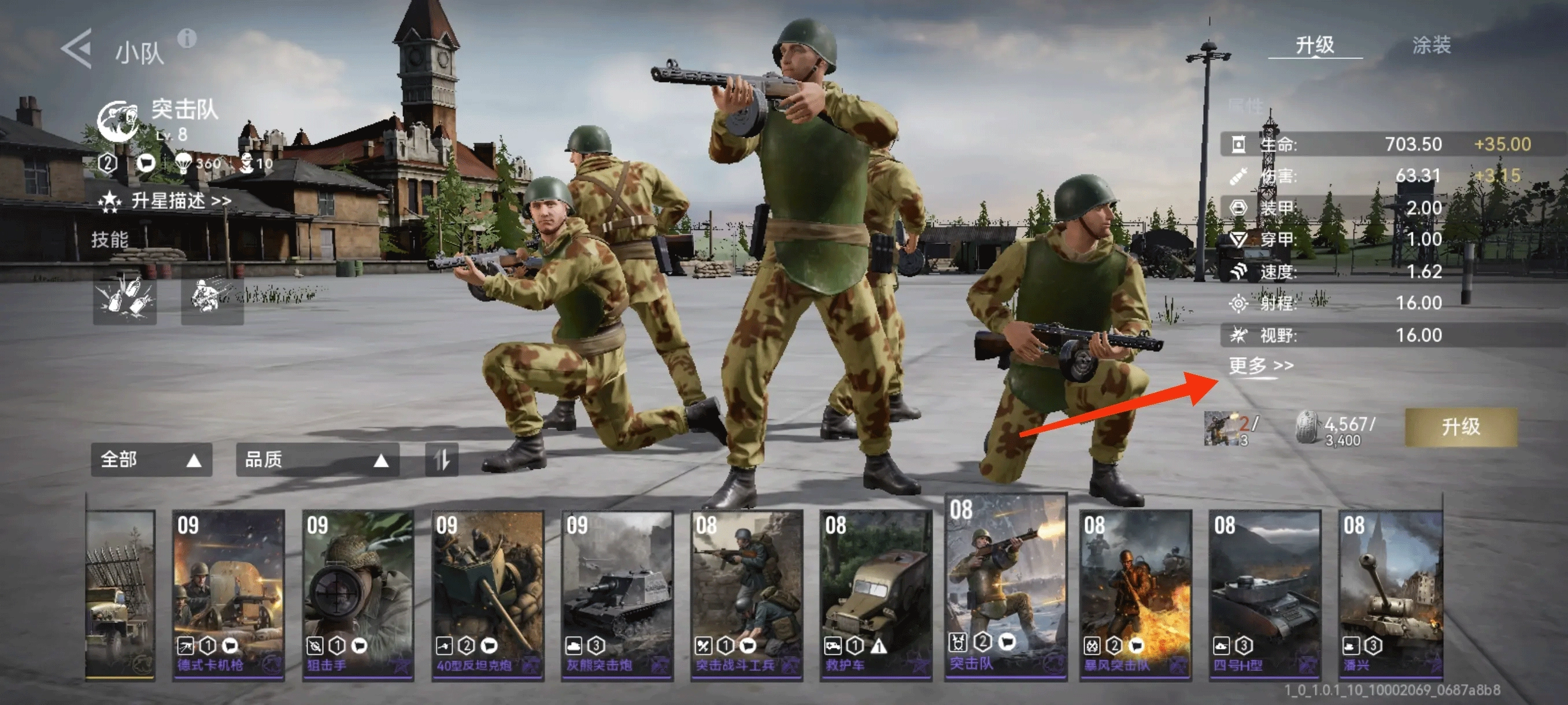The width and height of the screenshot is (1568, 705).
Task: Open the squad info icon
Action: pos(187,39)
